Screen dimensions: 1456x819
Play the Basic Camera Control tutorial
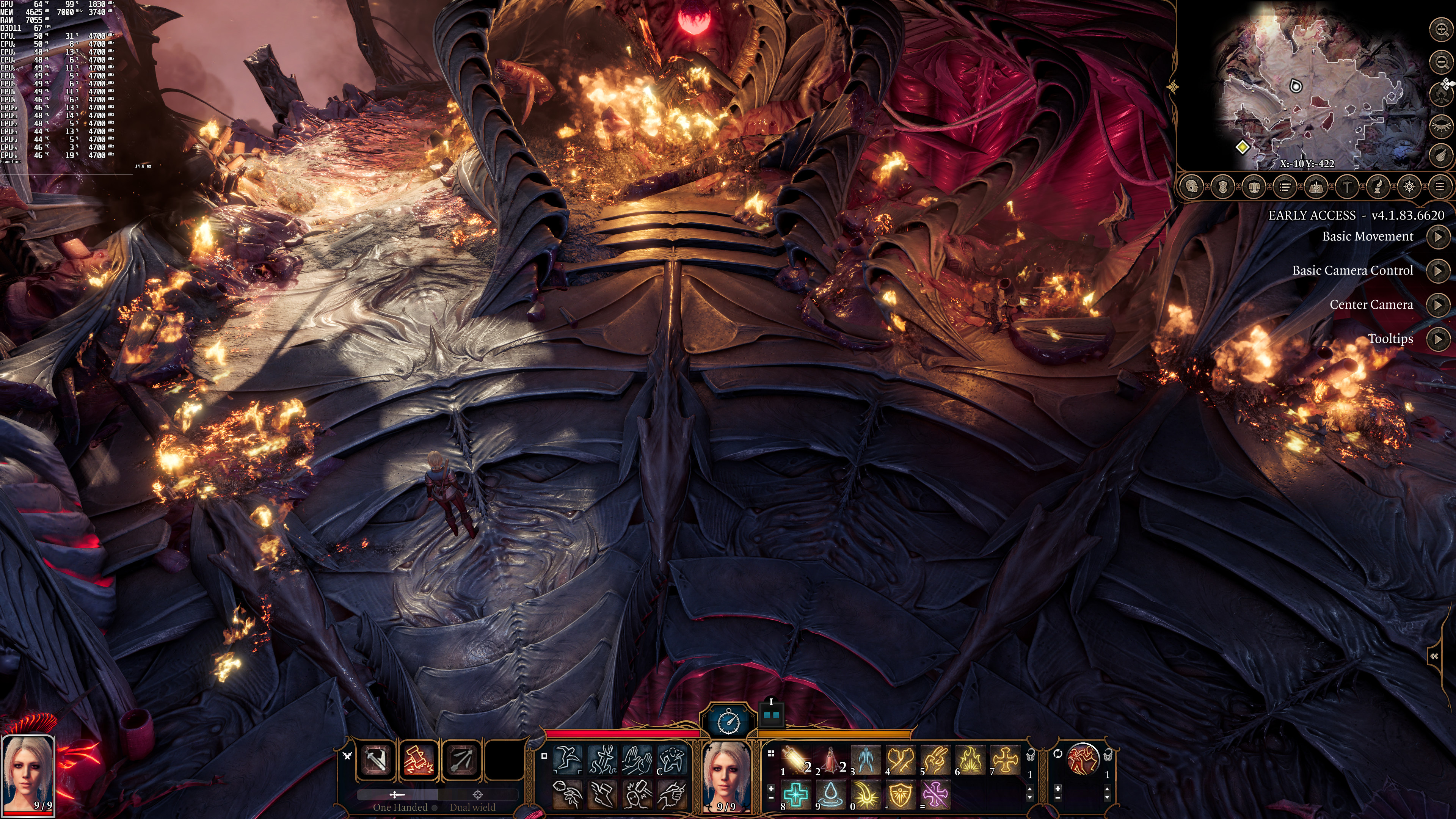(x=1437, y=271)
